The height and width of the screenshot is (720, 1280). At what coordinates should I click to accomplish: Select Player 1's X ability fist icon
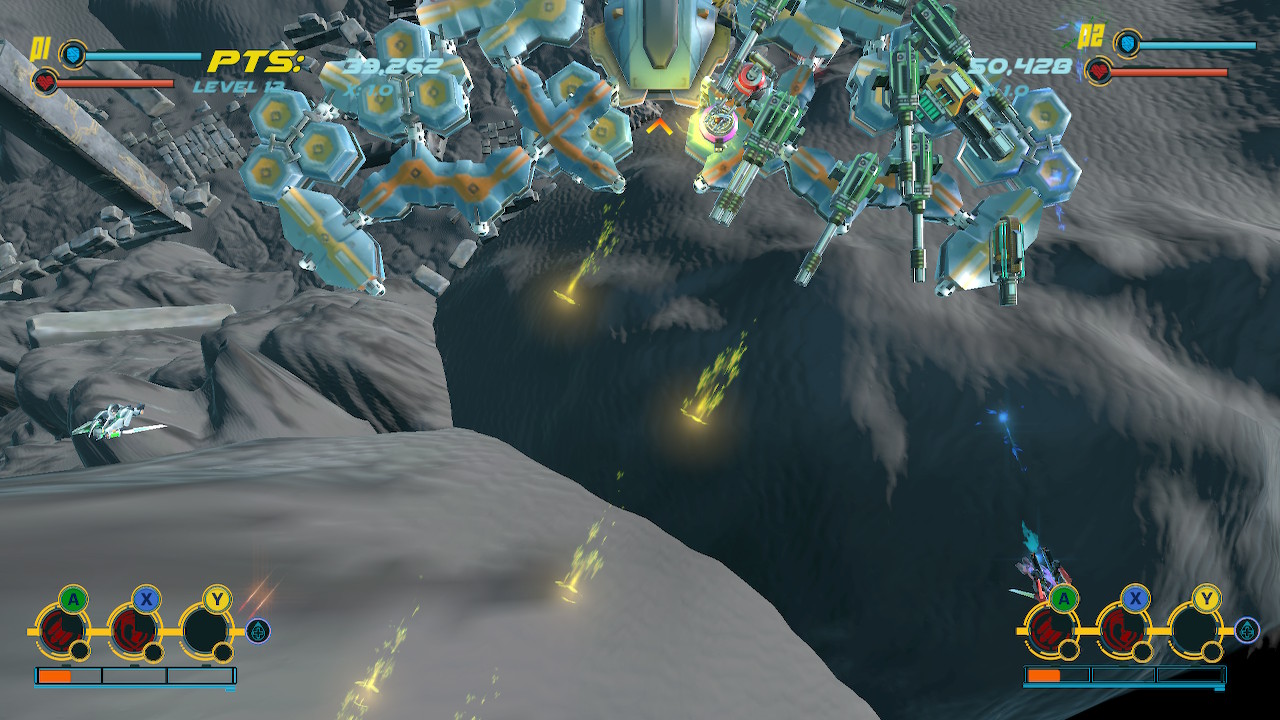click(x=133, y=630)
